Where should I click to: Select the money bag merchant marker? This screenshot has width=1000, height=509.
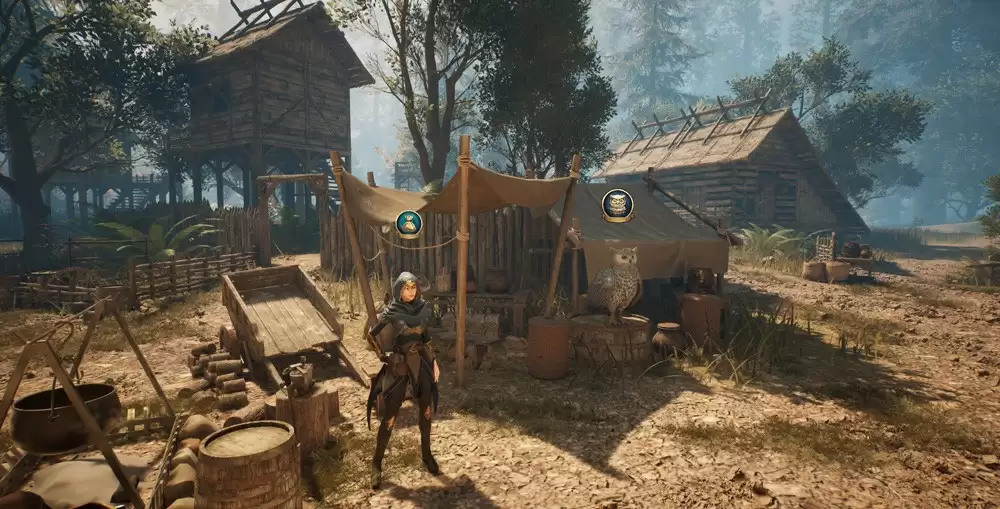point(408,223)
